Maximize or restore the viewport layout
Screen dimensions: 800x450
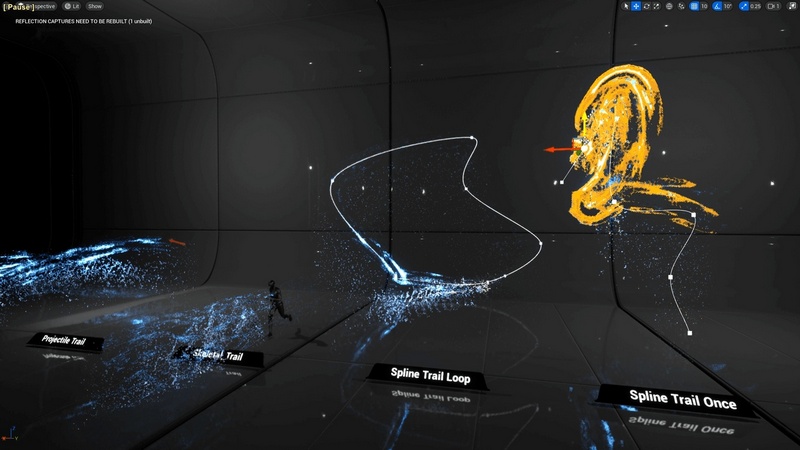(791, 6)
